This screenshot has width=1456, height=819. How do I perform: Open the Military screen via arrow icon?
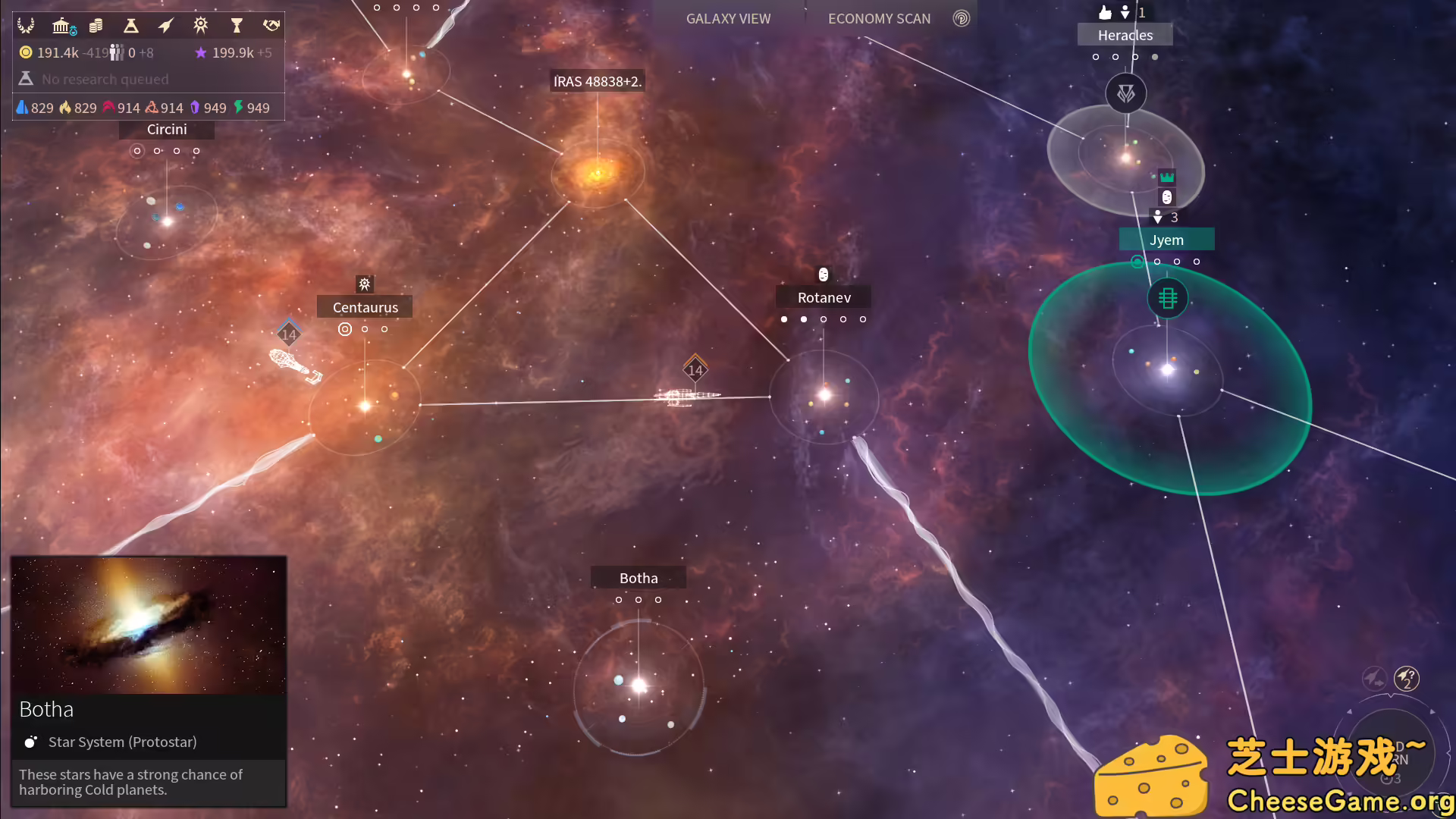pos(165,25)
